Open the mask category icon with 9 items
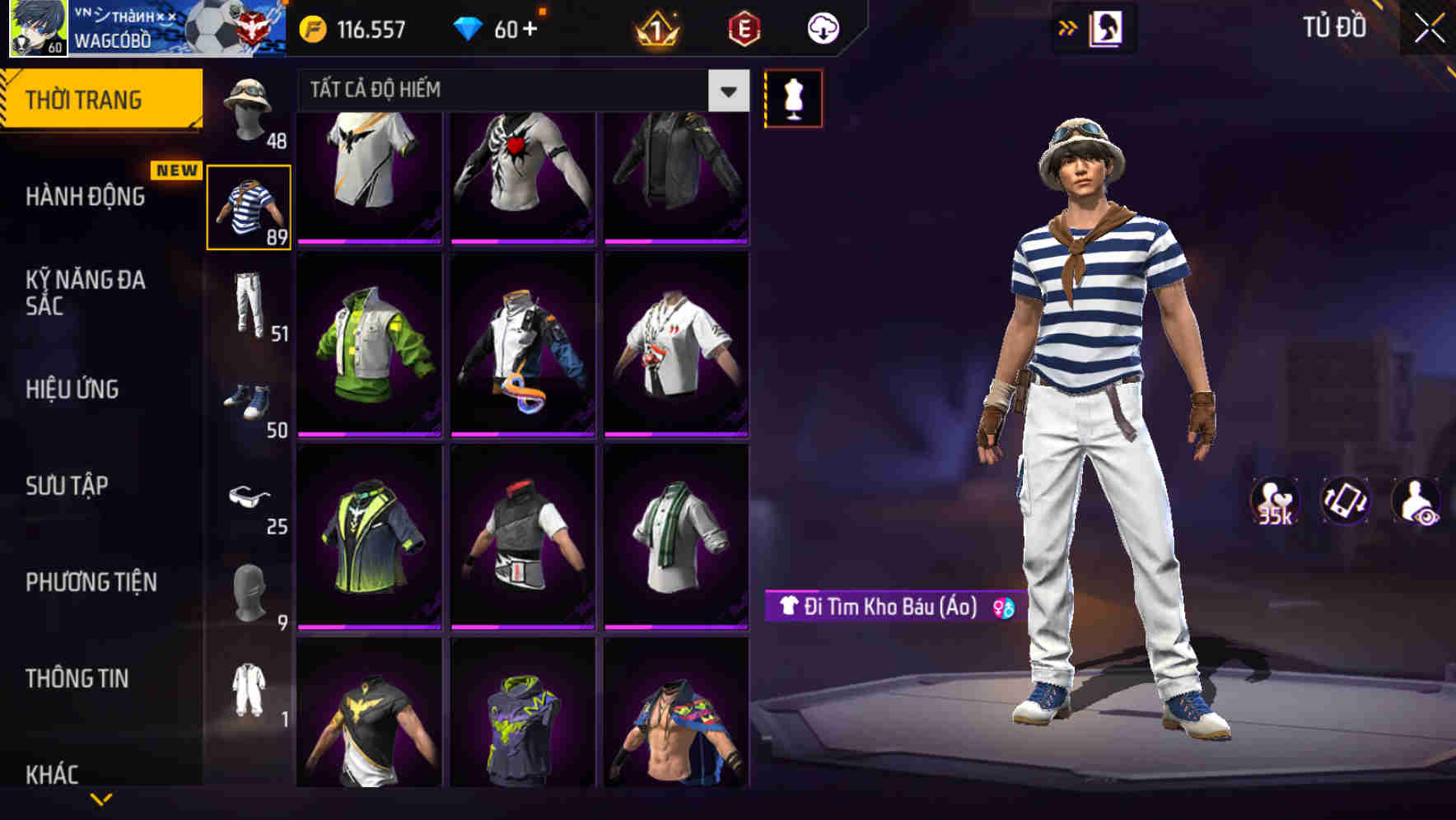1456x820 pixels. click(x=247, y=589)
